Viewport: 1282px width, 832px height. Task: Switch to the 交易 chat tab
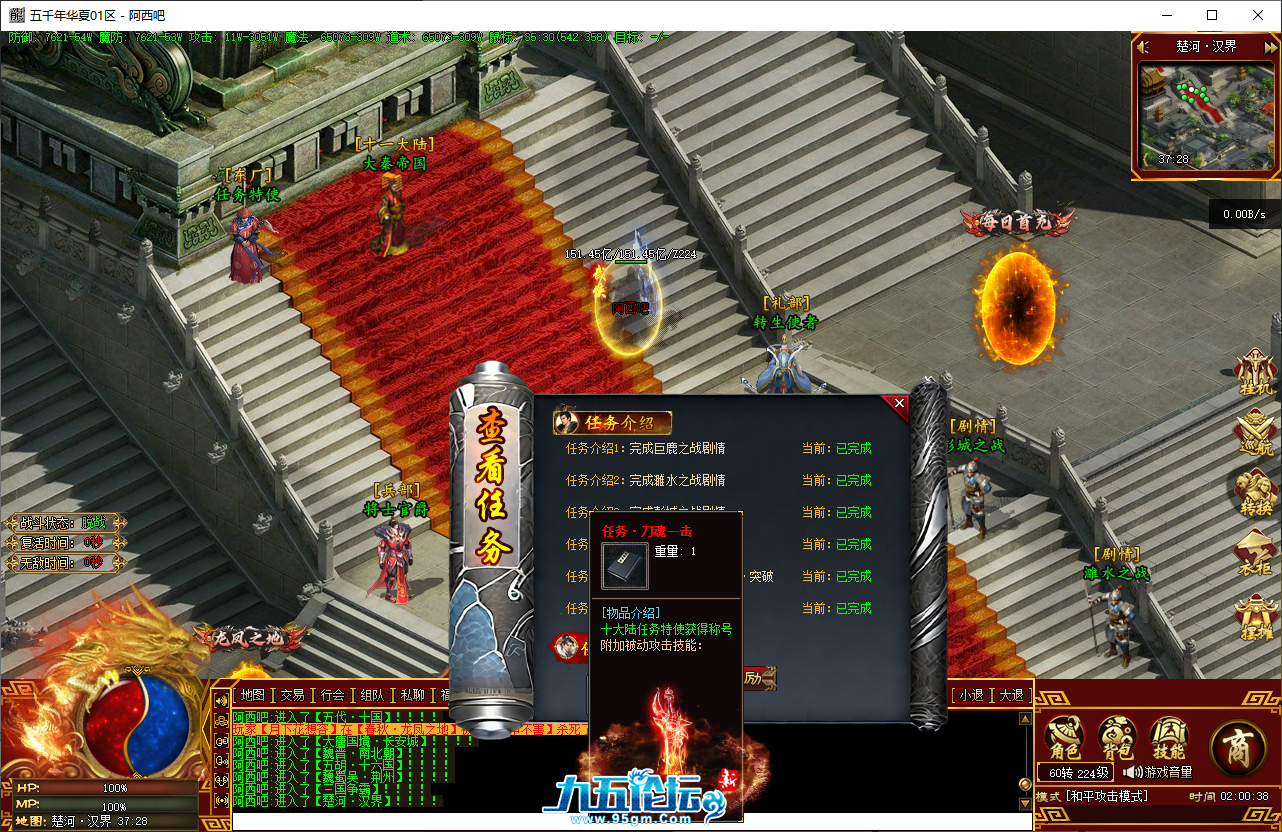292,697
